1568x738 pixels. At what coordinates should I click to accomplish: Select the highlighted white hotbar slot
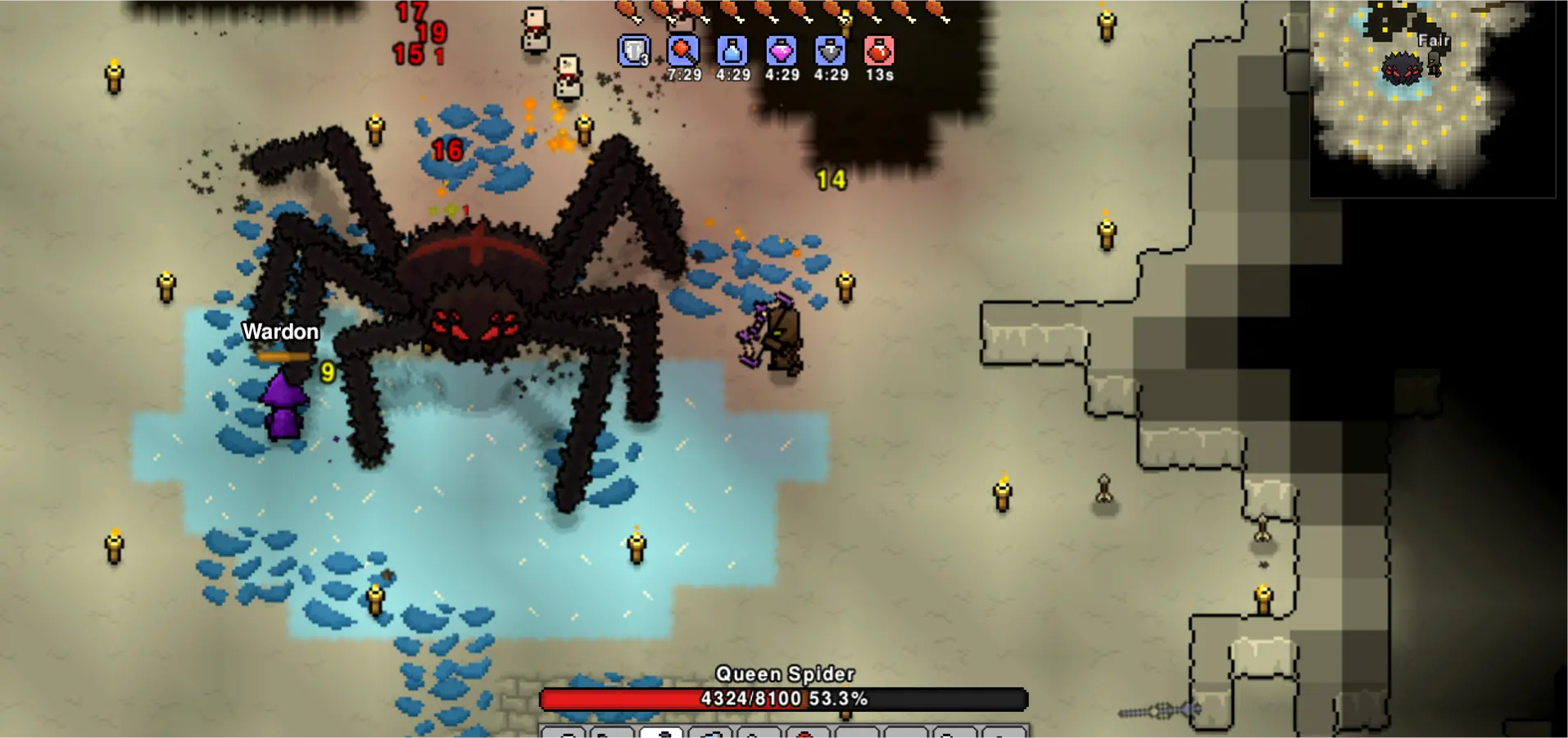pyautogui.click(x=661, y=731)
